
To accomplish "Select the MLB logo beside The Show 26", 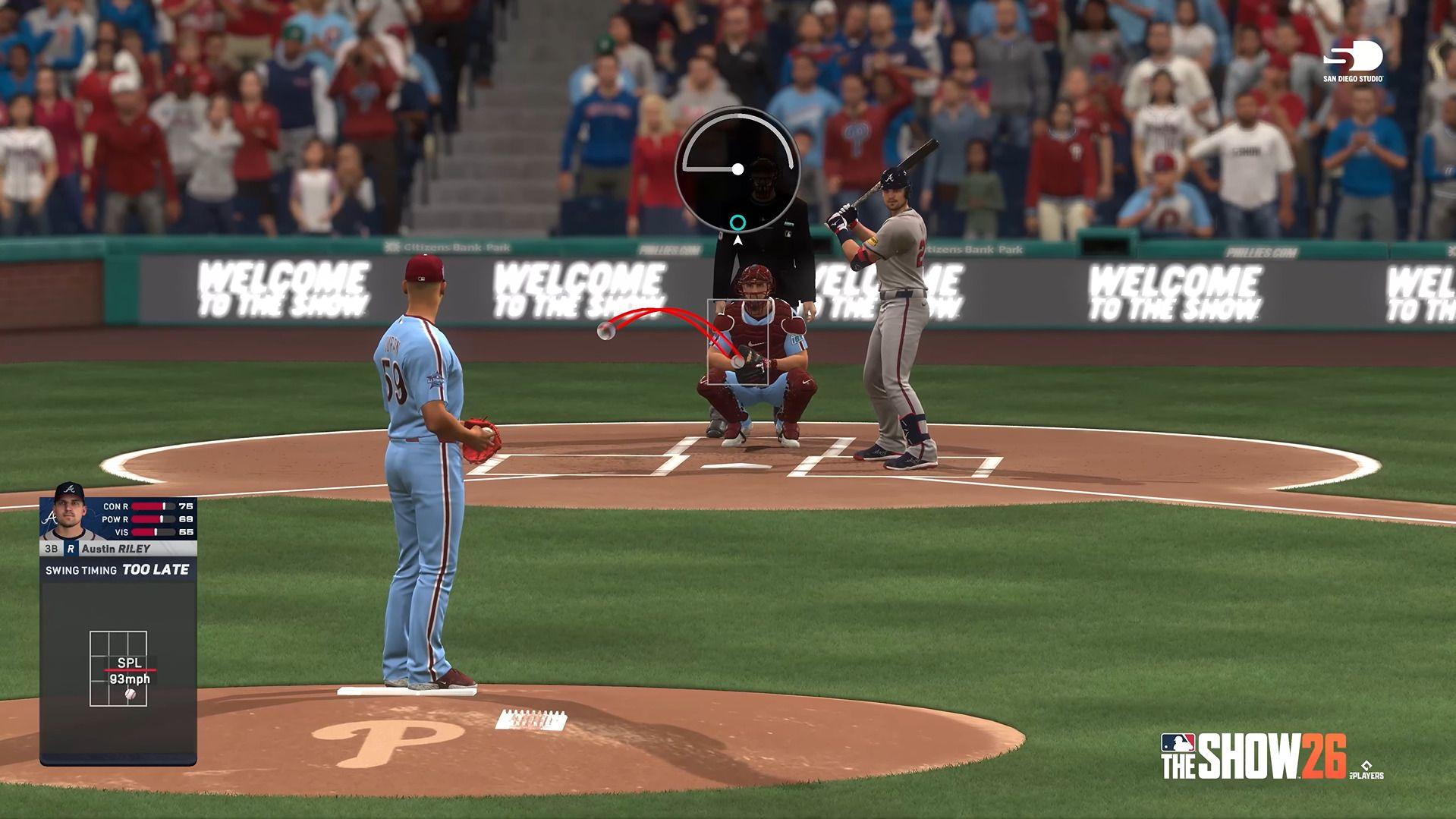I will 1178,743.
